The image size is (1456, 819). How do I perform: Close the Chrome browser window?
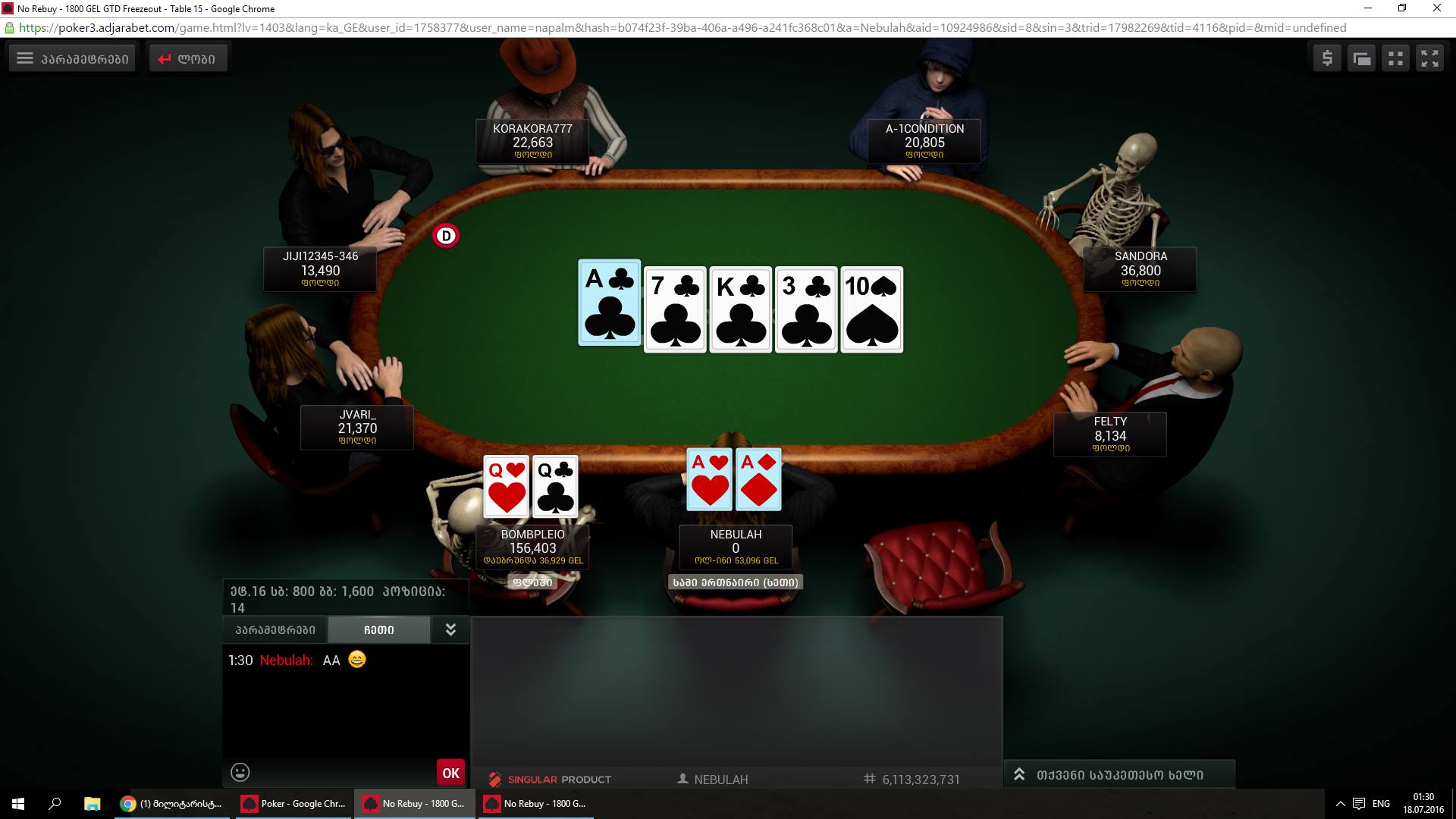tap(1436, 8)
